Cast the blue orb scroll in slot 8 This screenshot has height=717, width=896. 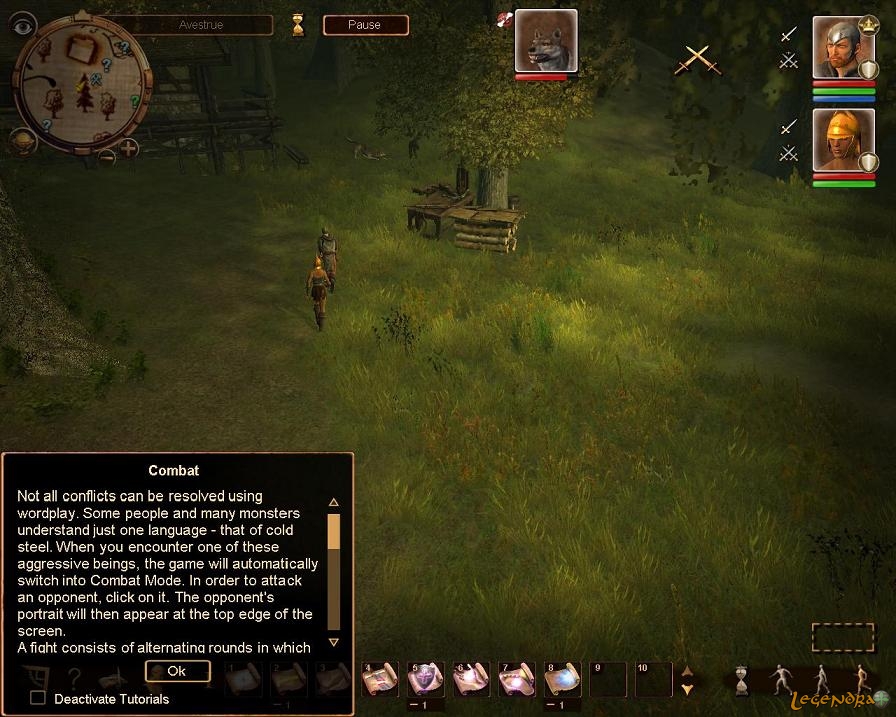[x=562, y=679]
